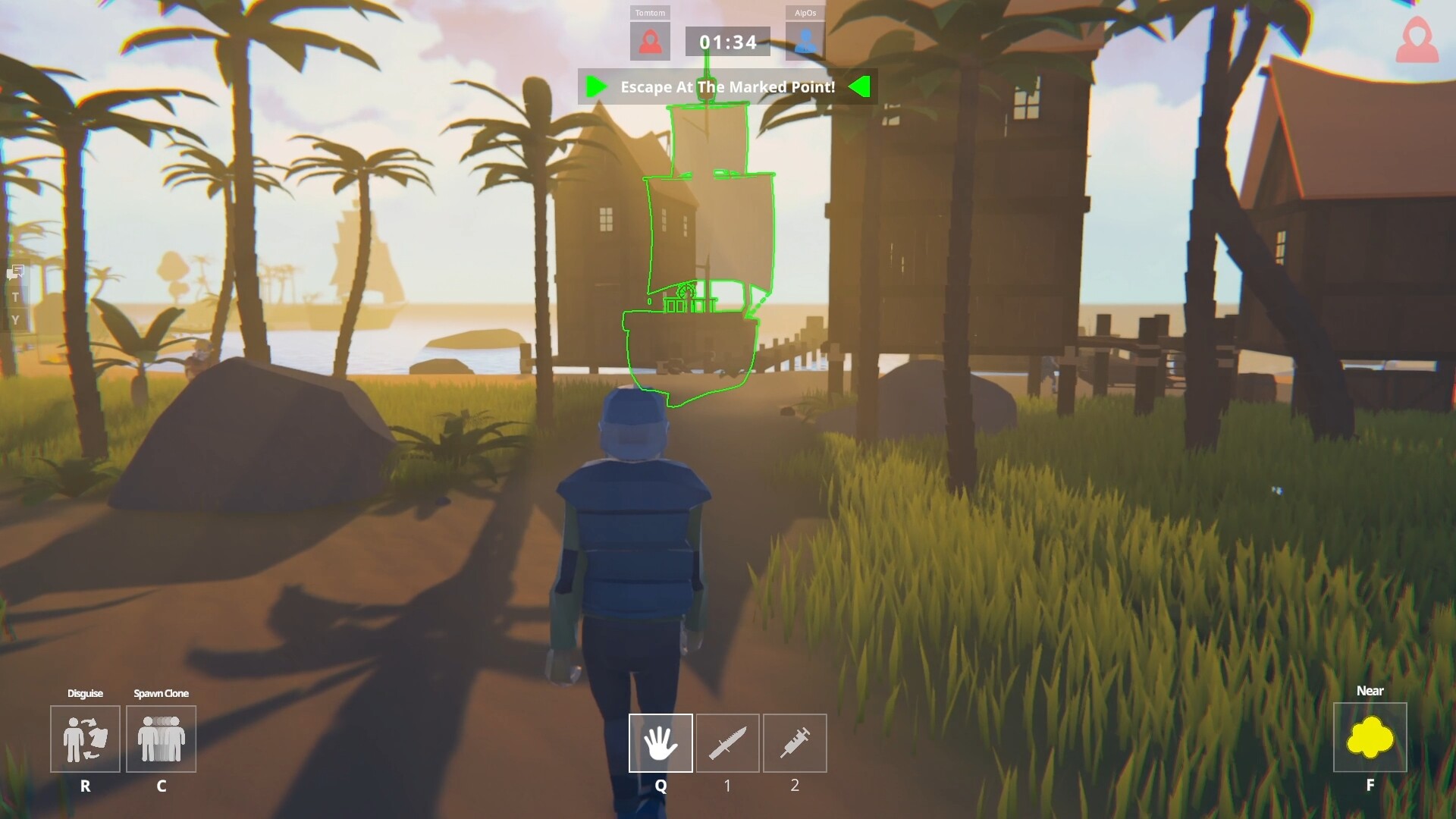Activate the Spawn Clone ability icon
The width and height of the screenshot is (1456, 819).
(161, 739)
